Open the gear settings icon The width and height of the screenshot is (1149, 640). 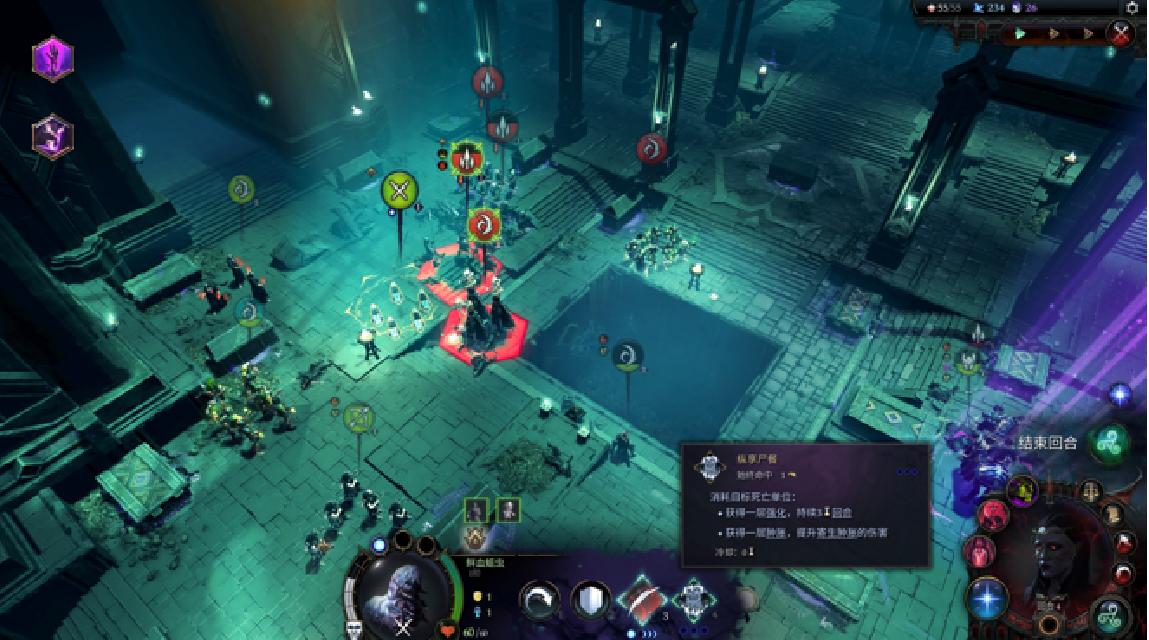click(x=1131, y=7)
